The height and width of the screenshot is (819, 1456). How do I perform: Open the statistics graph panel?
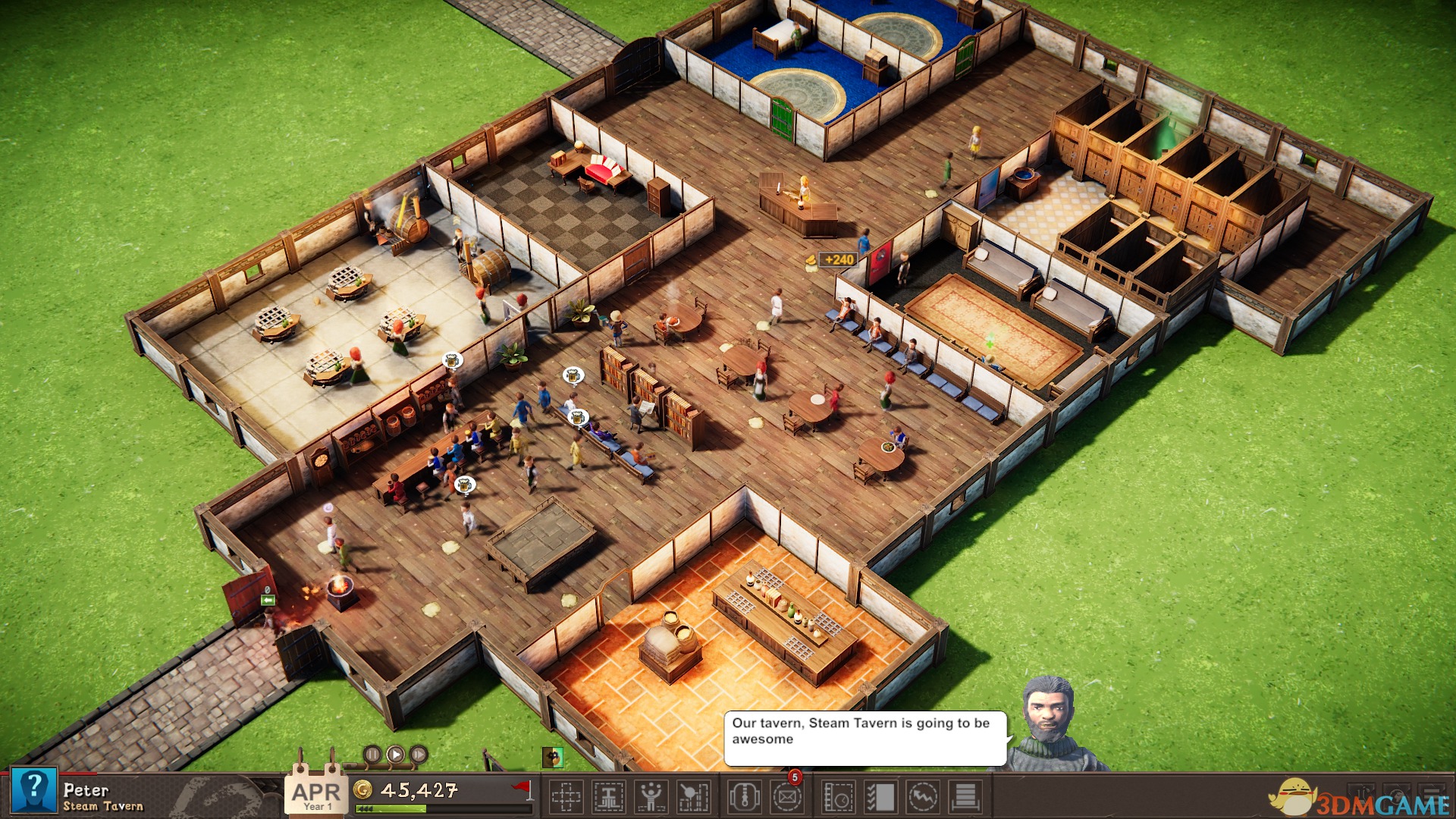(923, 797)
